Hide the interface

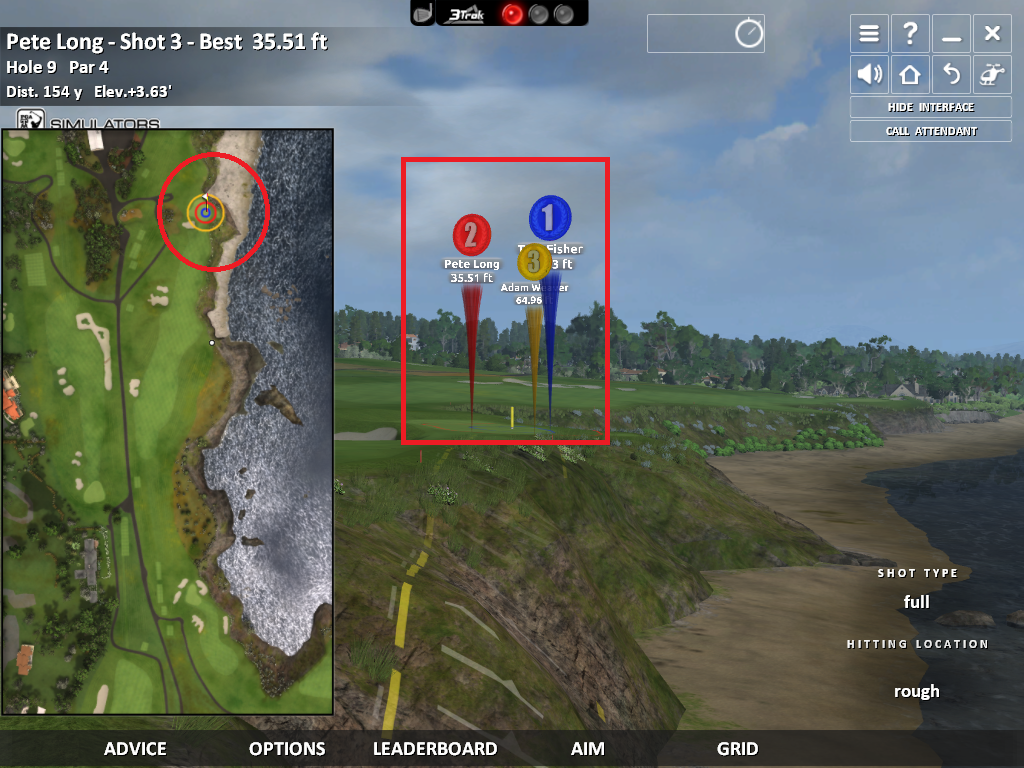930,107
